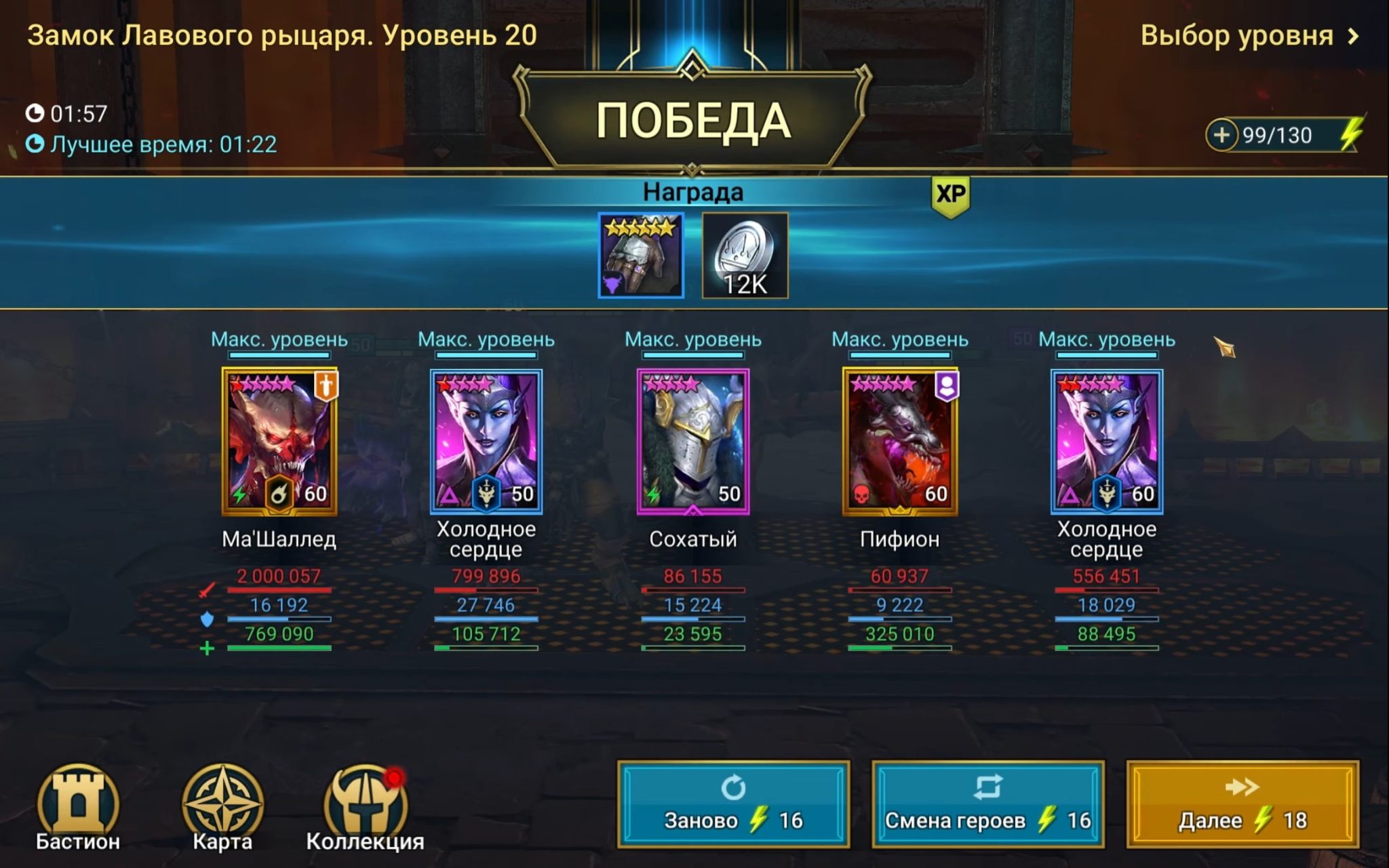Click the yellow XP badge near rewards
This screenshot has height=868, width=1389.
tap(952, 193)
